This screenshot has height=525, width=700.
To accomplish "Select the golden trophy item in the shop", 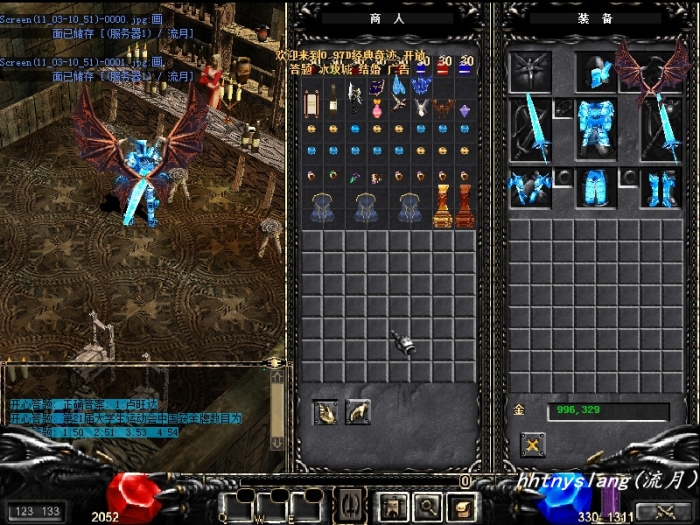I will click(x=443, y=207).
